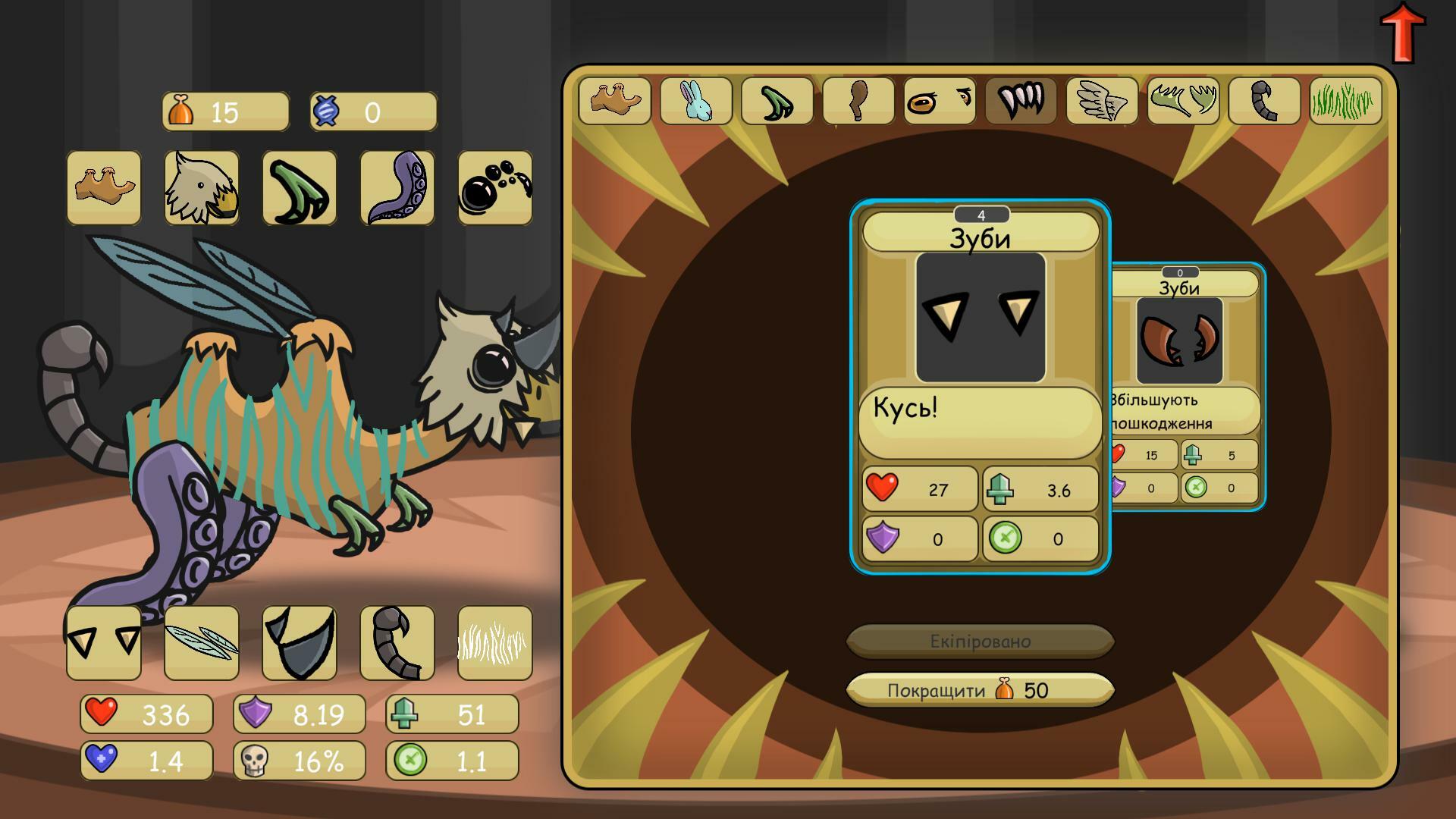Select the scorpion tail equipment slot
Screen dimensions: 1456x819
[397, 643]
